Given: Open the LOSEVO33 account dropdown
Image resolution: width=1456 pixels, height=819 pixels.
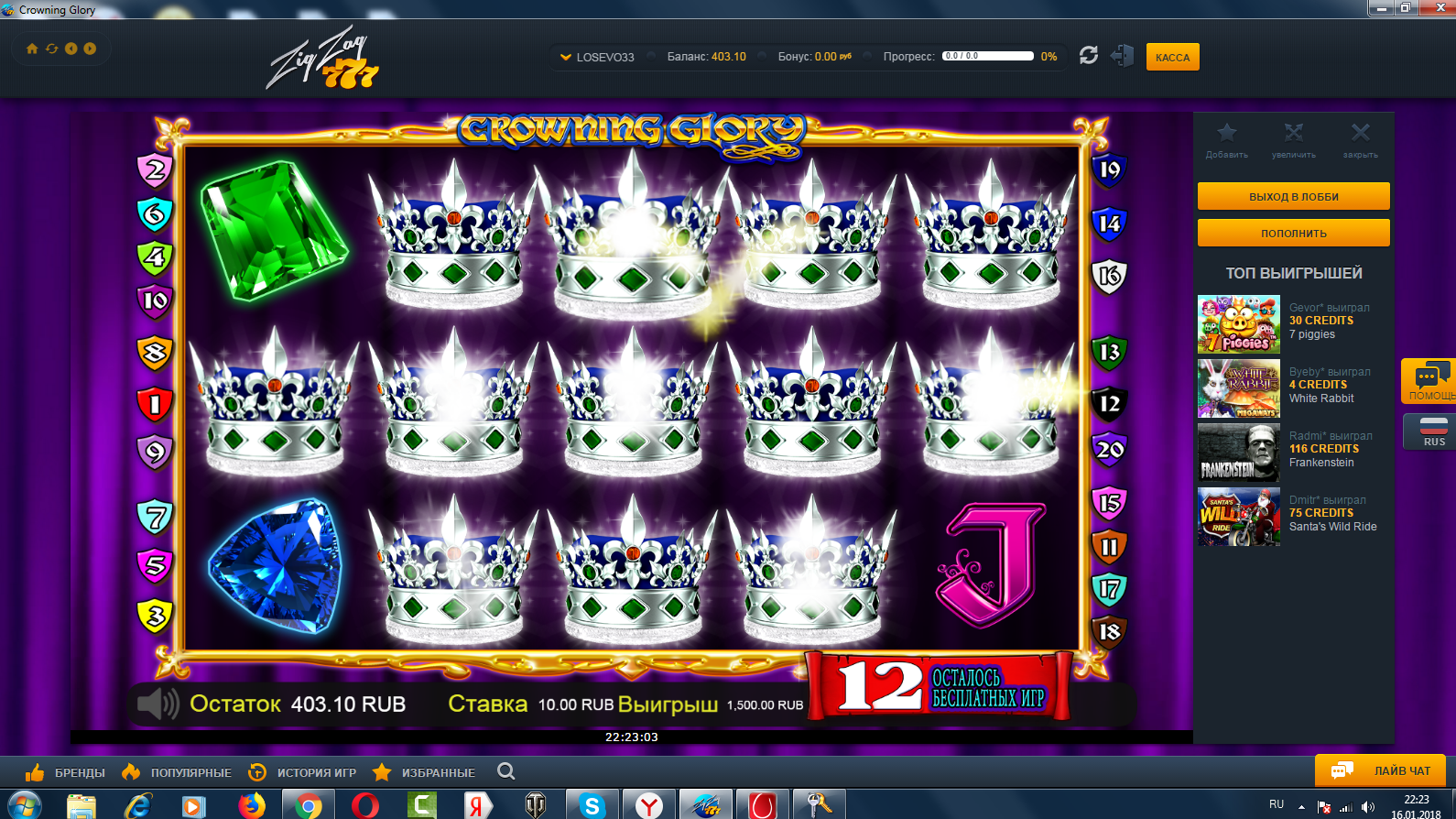Looking at the screenshot, I should [x=600, y=56].
